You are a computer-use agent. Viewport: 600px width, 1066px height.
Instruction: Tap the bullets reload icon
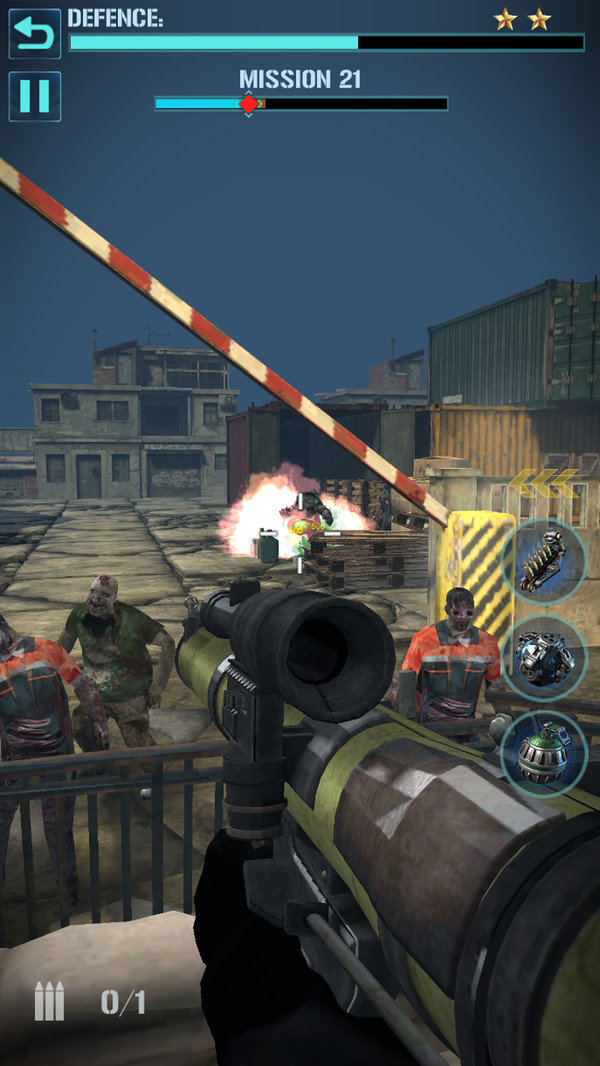pos(49,1001)
